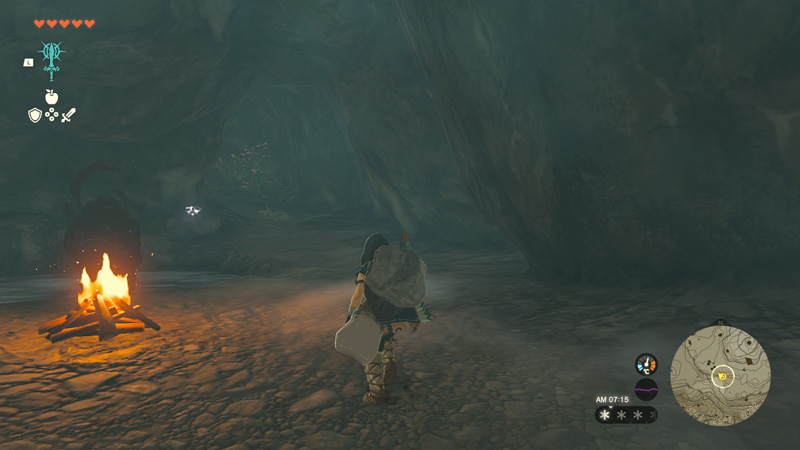Viewport: 800px width, 450px height.
Task: Click the temperature gauge icon
Action: coord(646,364)
